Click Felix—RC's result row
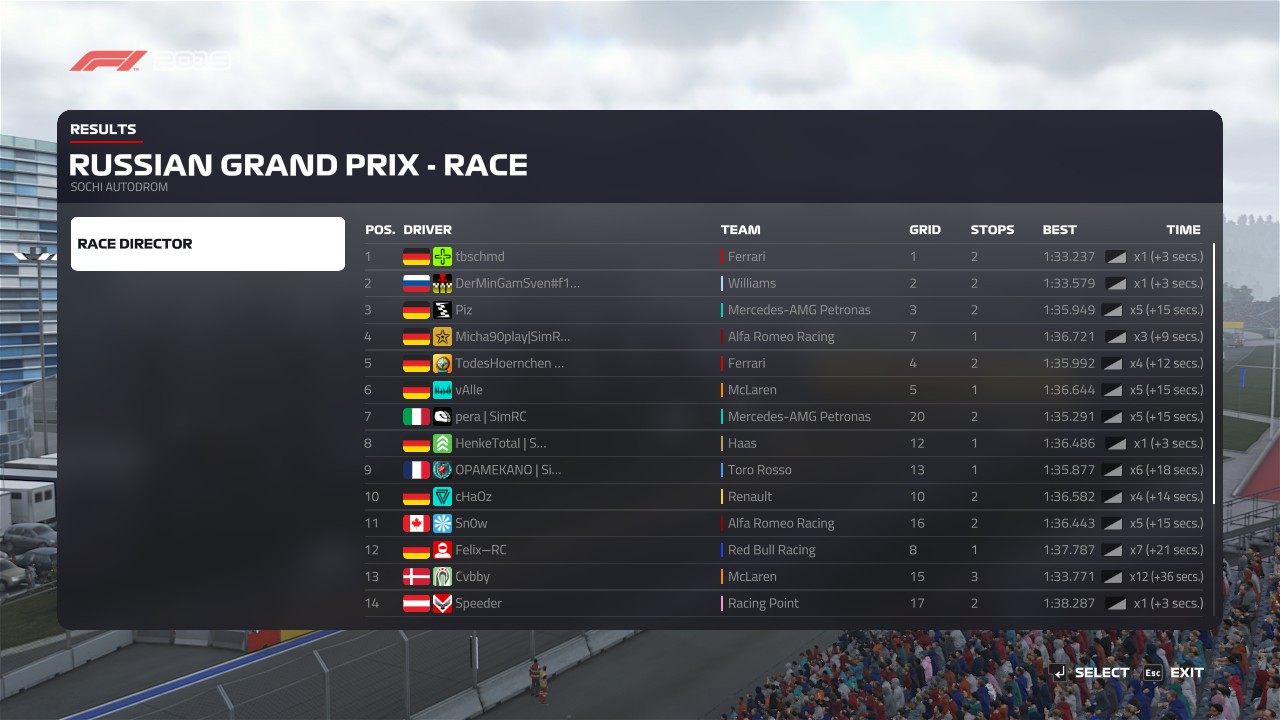 pyautogui.click(x=480, y=550)
